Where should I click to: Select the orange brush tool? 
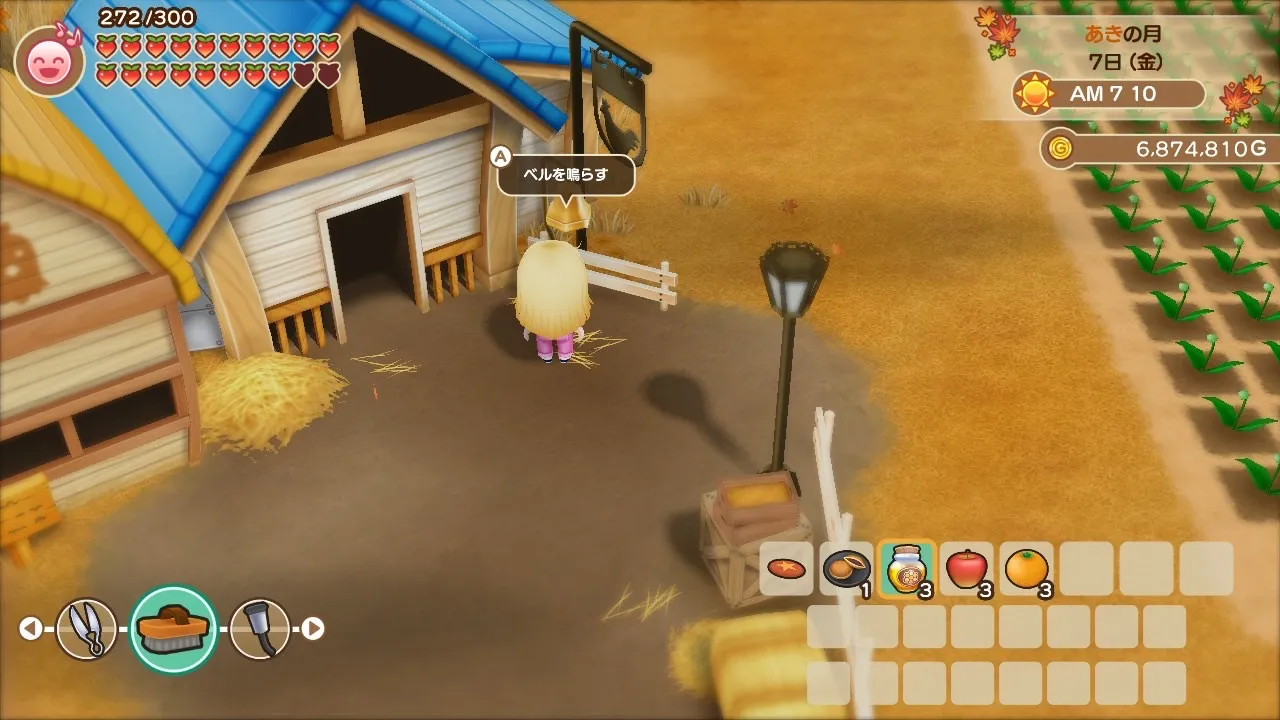click(x=174, y=629)
